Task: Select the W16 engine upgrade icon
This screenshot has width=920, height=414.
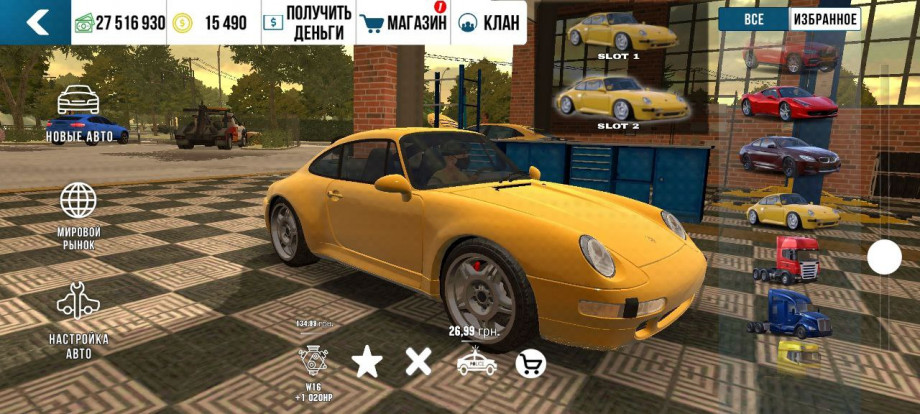Action: pos(313,364)
